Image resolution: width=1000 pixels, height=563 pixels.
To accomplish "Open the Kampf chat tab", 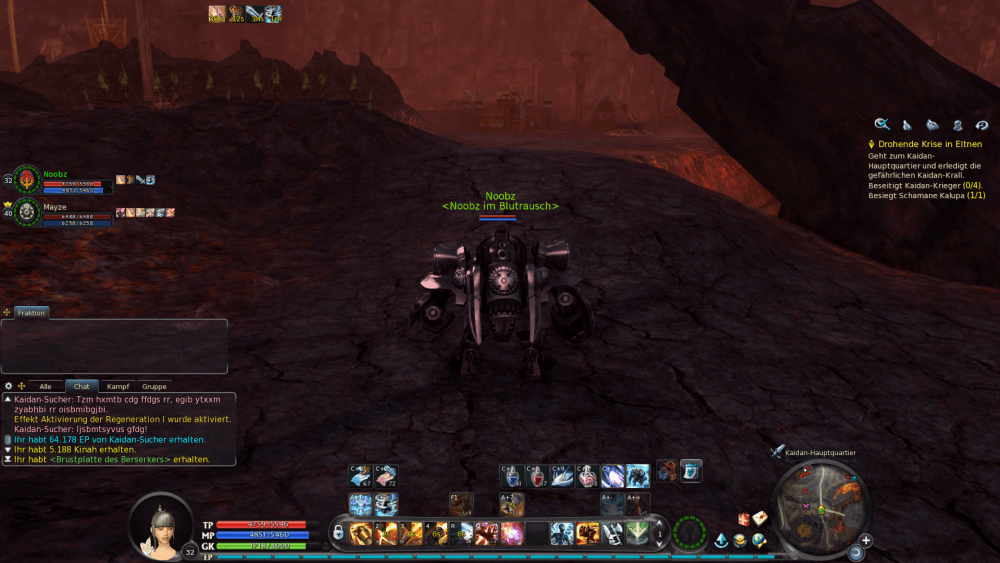I will [118, 386].
